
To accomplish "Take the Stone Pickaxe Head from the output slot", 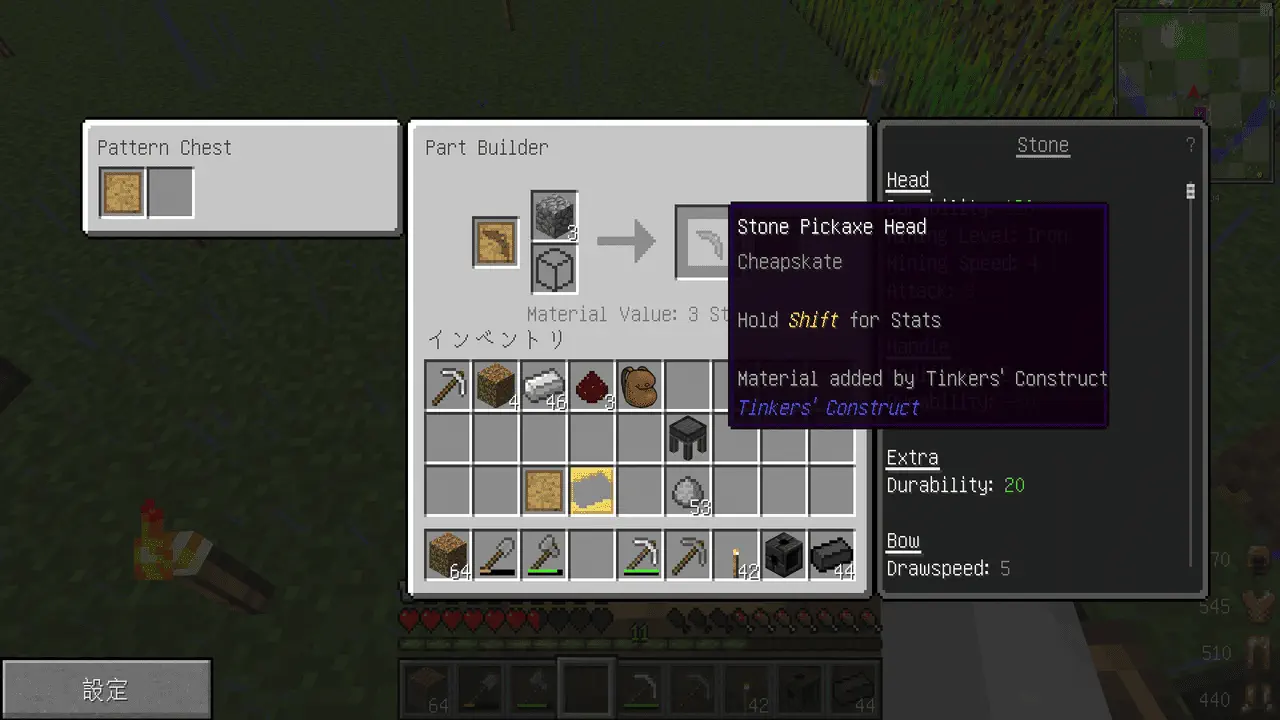I will click(x=702, y=241).
